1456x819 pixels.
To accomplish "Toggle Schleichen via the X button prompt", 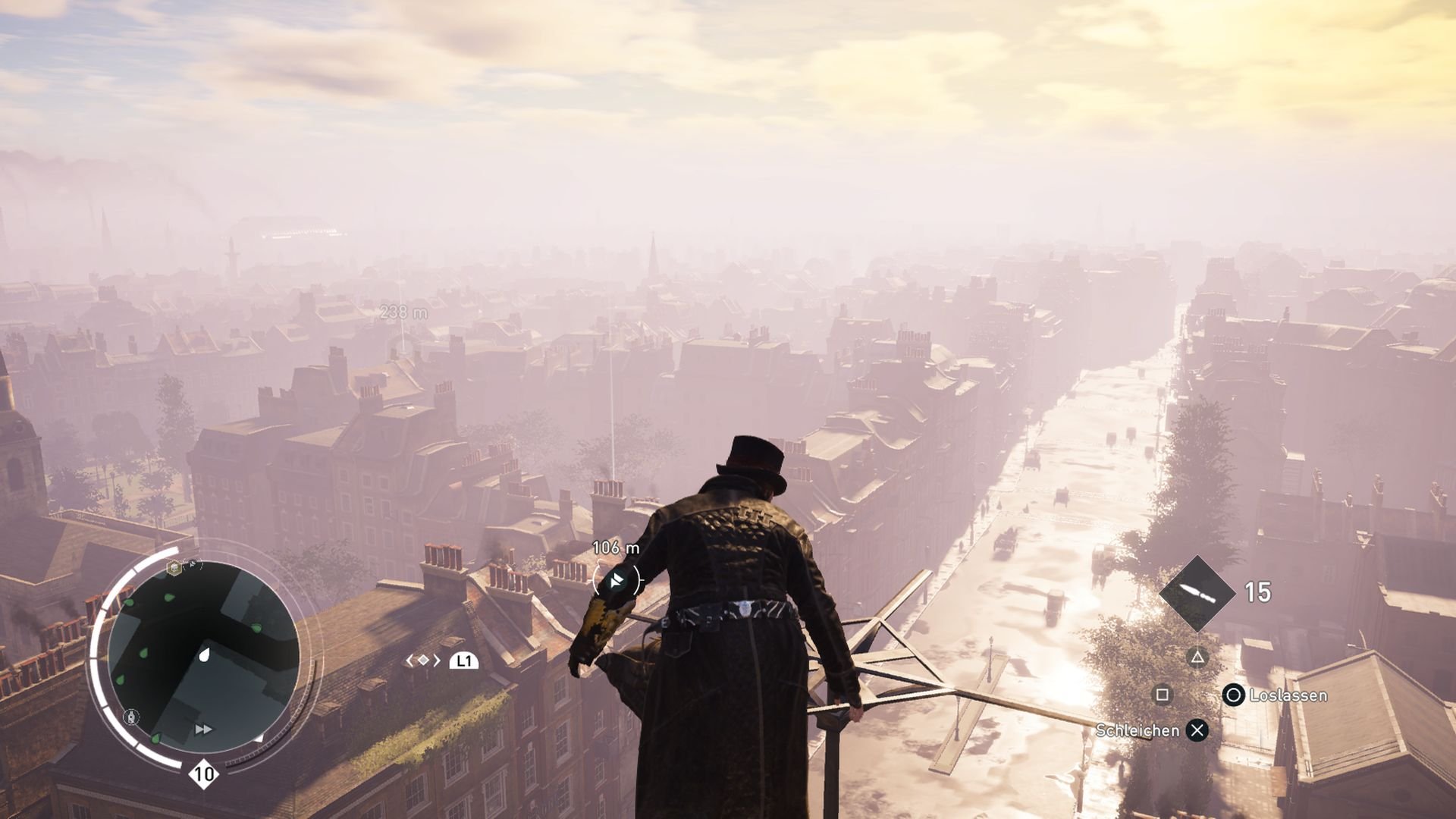I will pos(1198,730).
